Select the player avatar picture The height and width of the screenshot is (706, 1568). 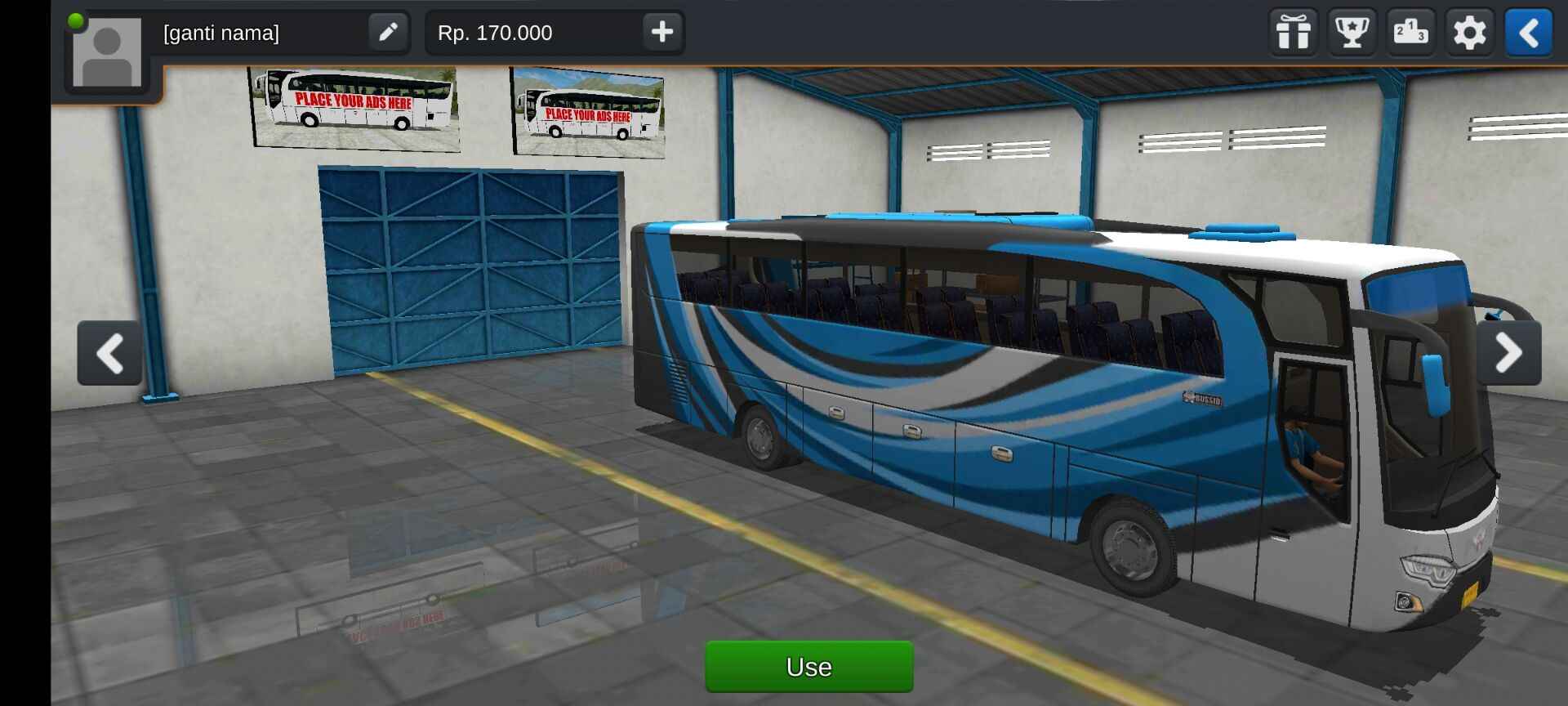click(x=107, y=53)
